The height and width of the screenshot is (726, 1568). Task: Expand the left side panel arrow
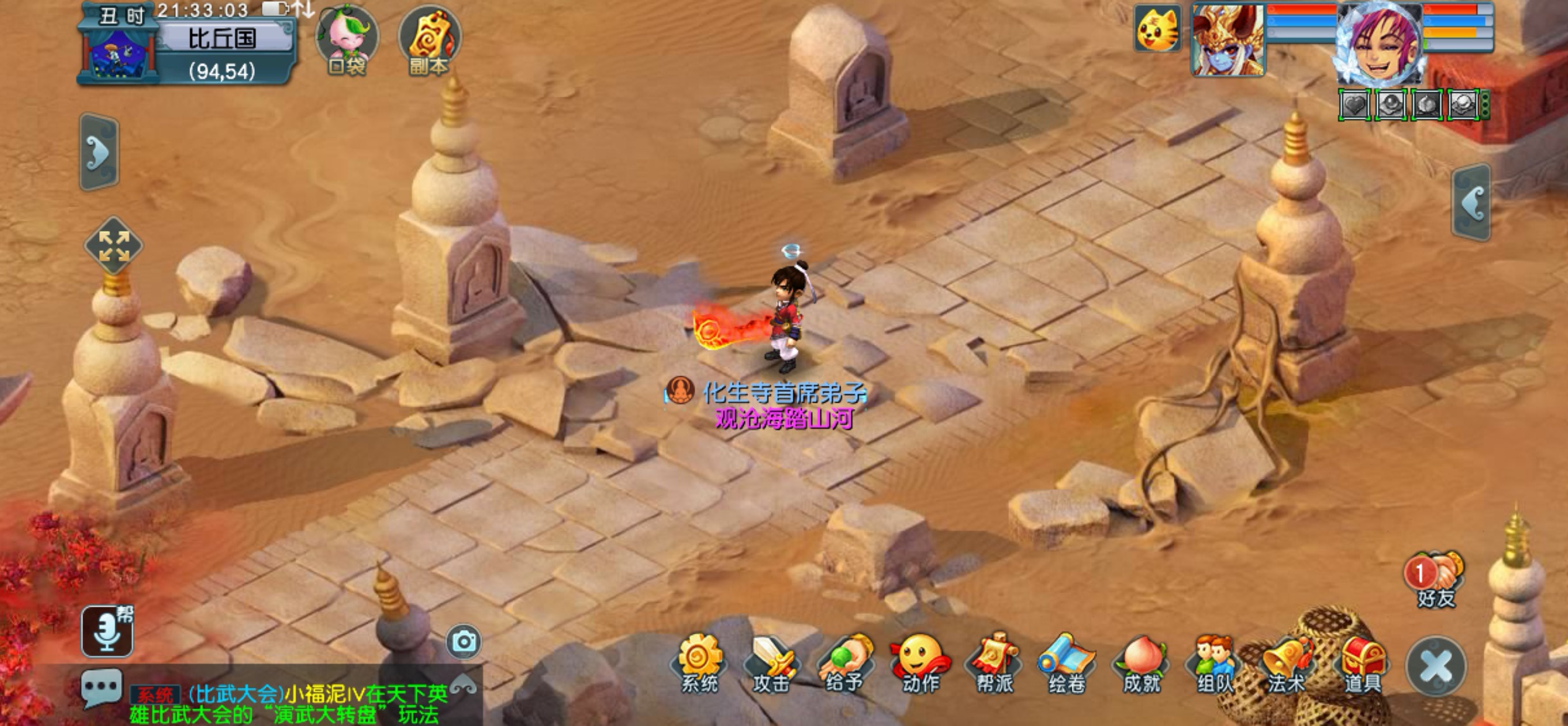tap(99, 152)
